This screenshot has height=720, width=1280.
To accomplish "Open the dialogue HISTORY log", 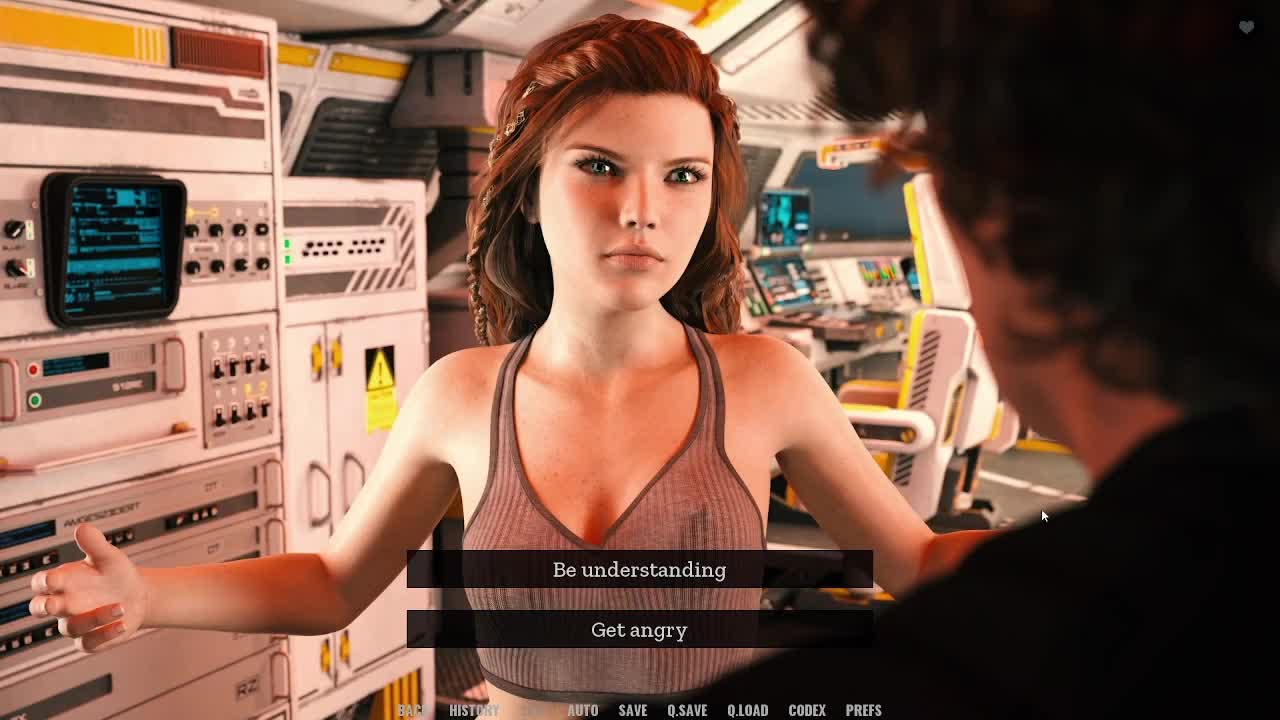I will point(474,710).
